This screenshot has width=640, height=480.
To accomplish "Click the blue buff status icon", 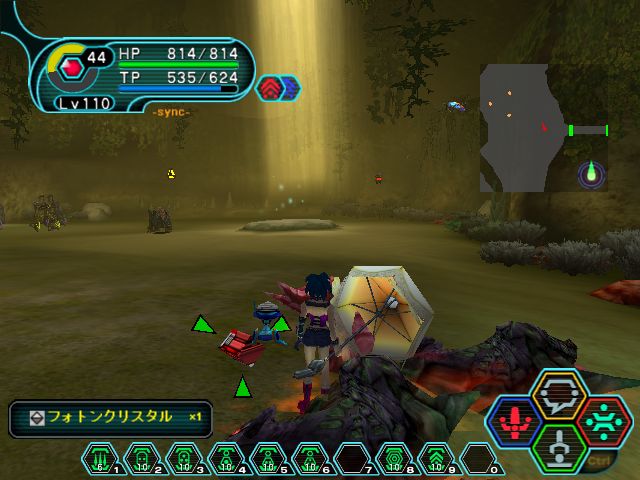I will click(290, 88).
